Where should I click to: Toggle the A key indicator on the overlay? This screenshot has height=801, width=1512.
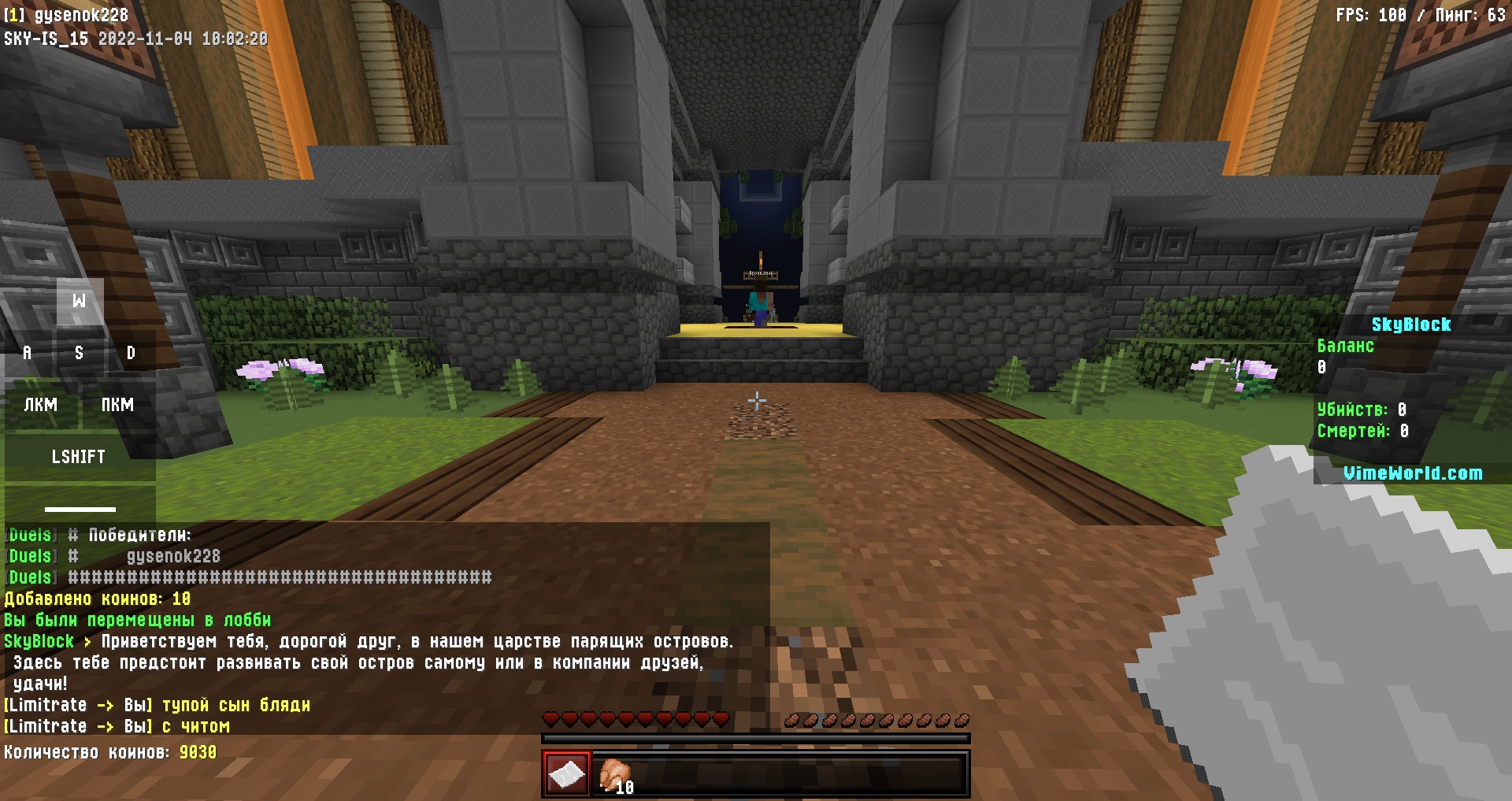point(27,353)
